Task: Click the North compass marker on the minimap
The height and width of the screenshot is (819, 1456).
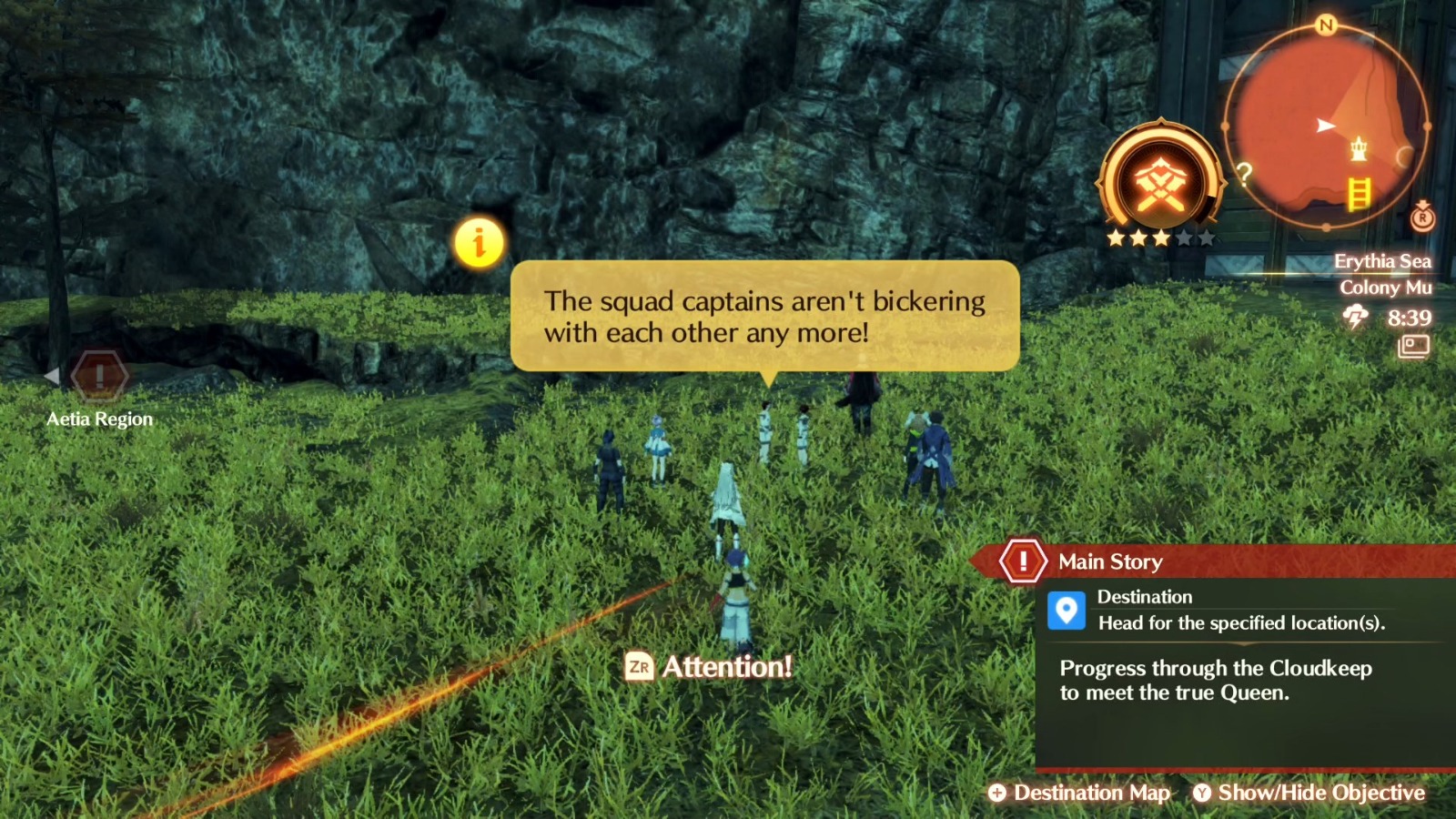Action: (x=1325, y=25)
